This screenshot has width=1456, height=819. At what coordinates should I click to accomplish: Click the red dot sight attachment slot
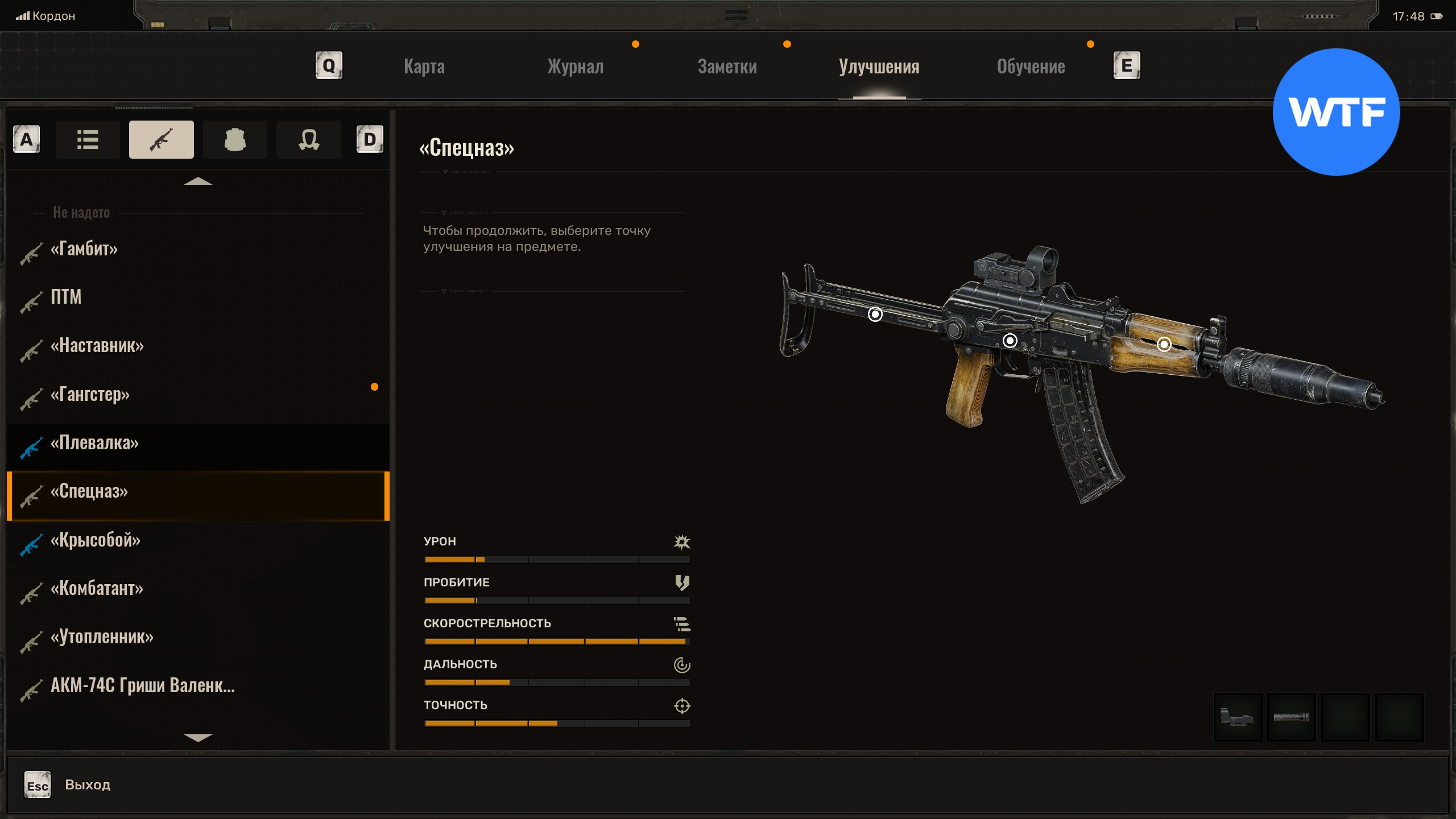click(1238, 717)
